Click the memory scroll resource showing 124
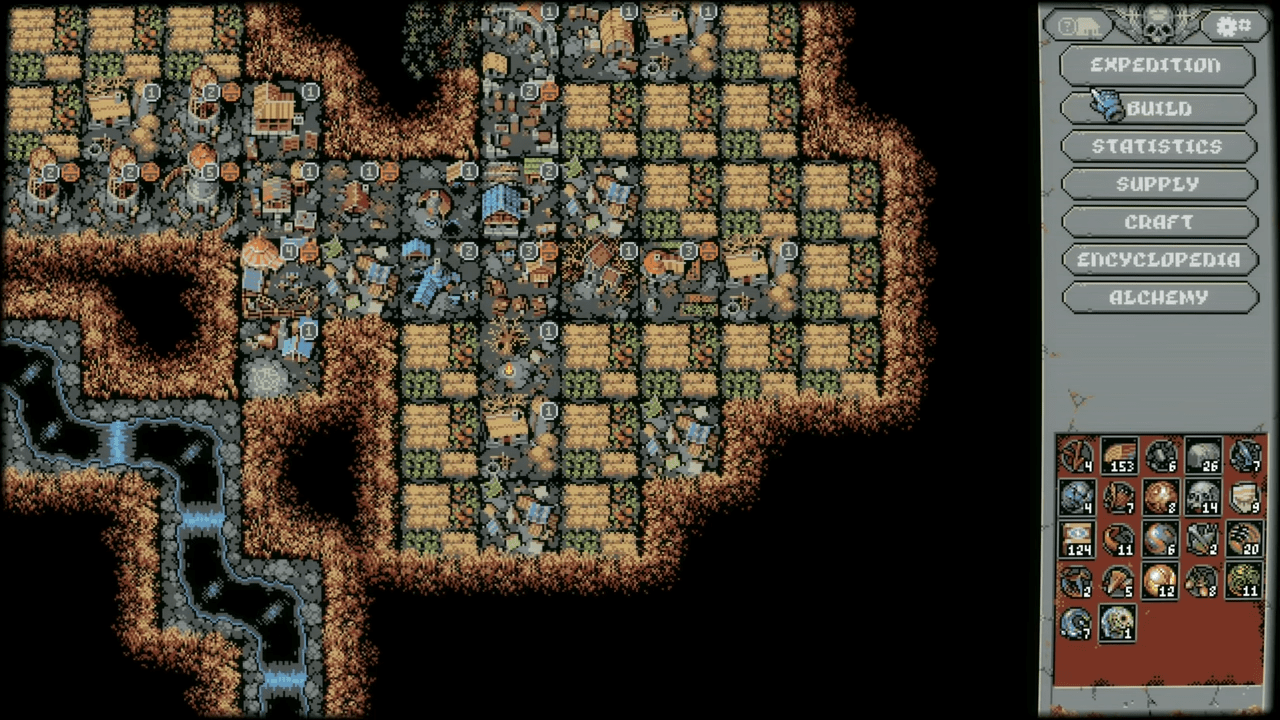This screenshot has height=720, width=1280. (1078, 538)
